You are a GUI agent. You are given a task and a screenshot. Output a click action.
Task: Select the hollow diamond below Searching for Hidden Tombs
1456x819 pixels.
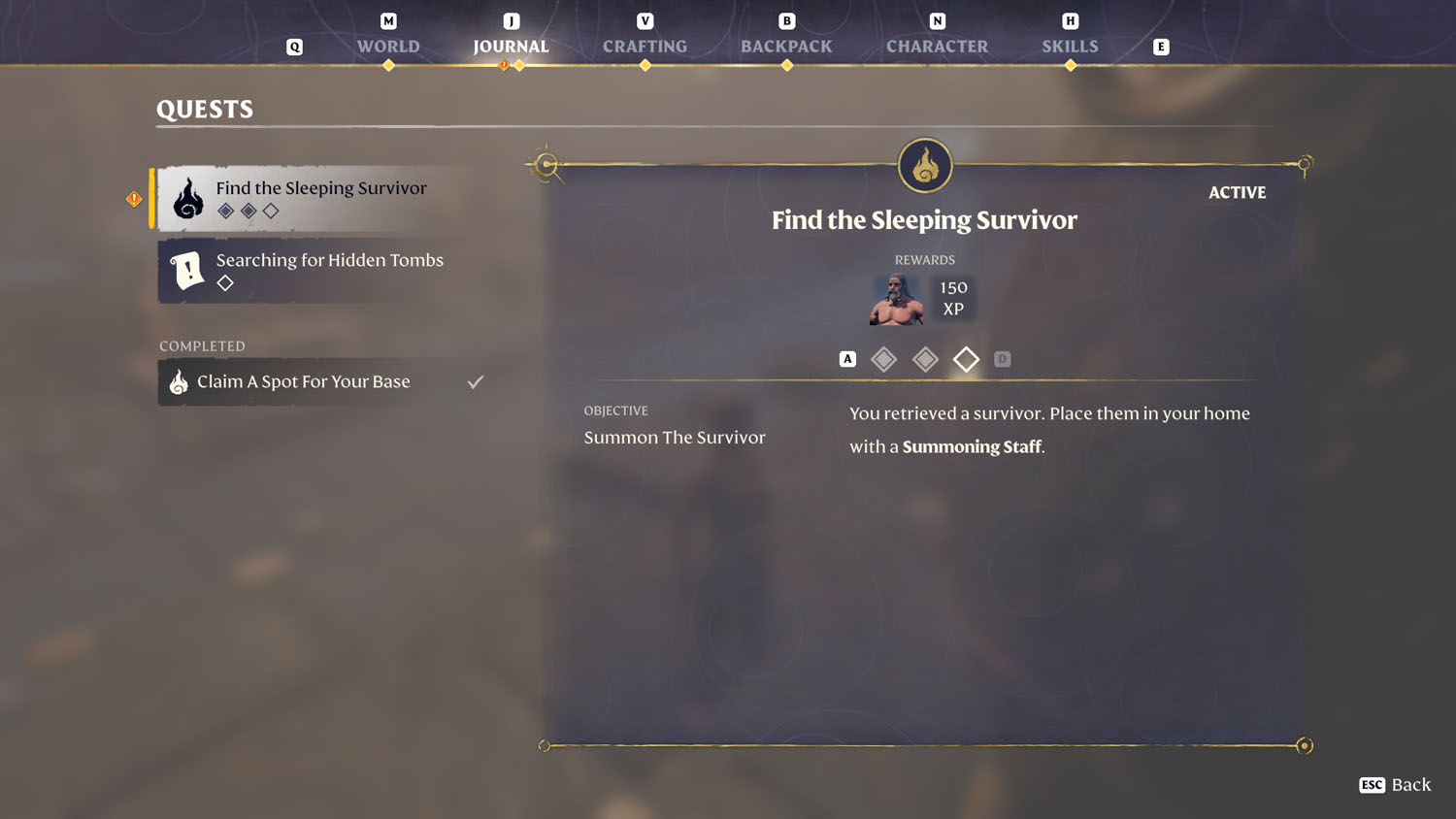[226, 282]
